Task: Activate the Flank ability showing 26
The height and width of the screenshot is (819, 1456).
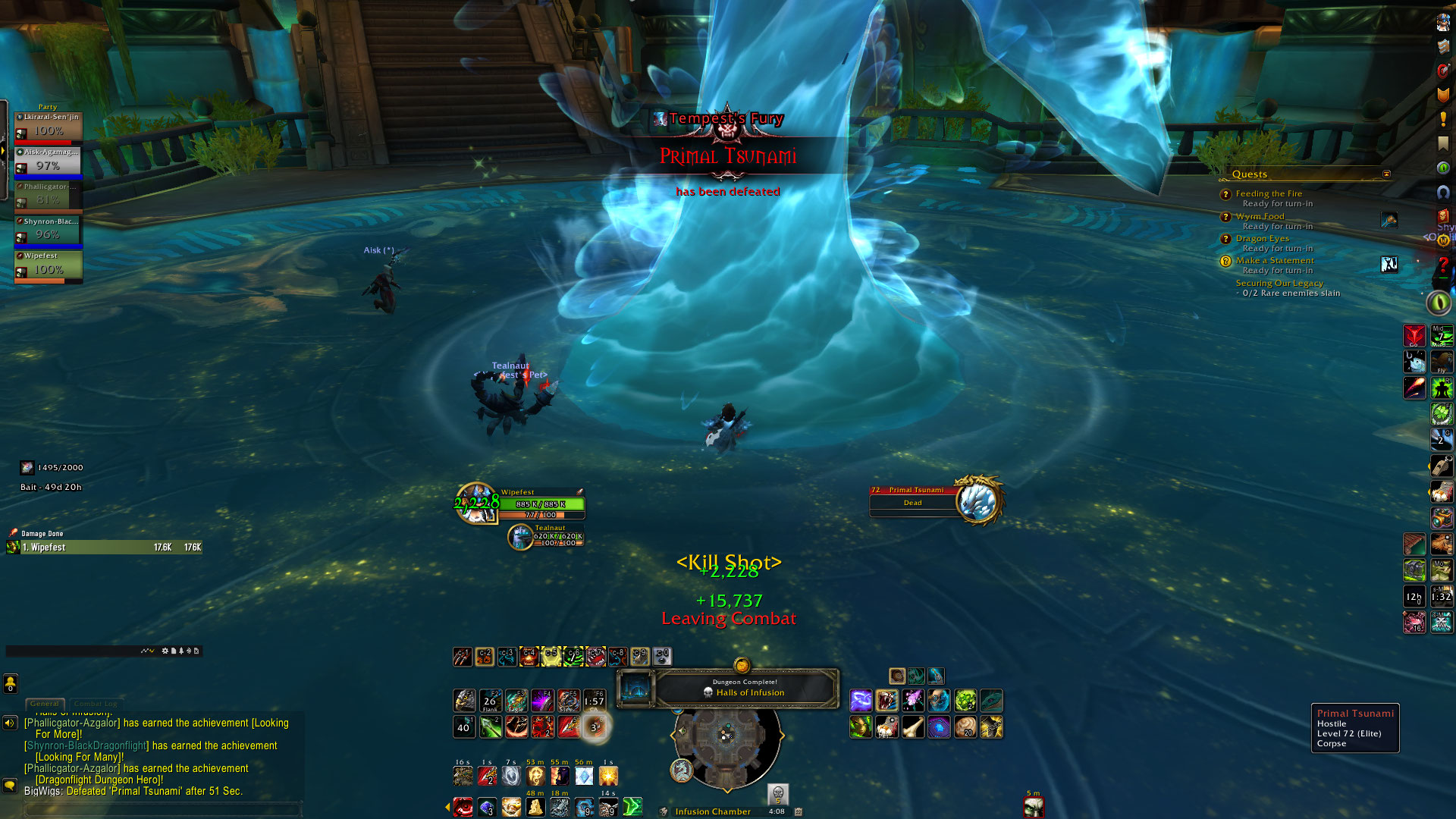Action: (490, 701)
